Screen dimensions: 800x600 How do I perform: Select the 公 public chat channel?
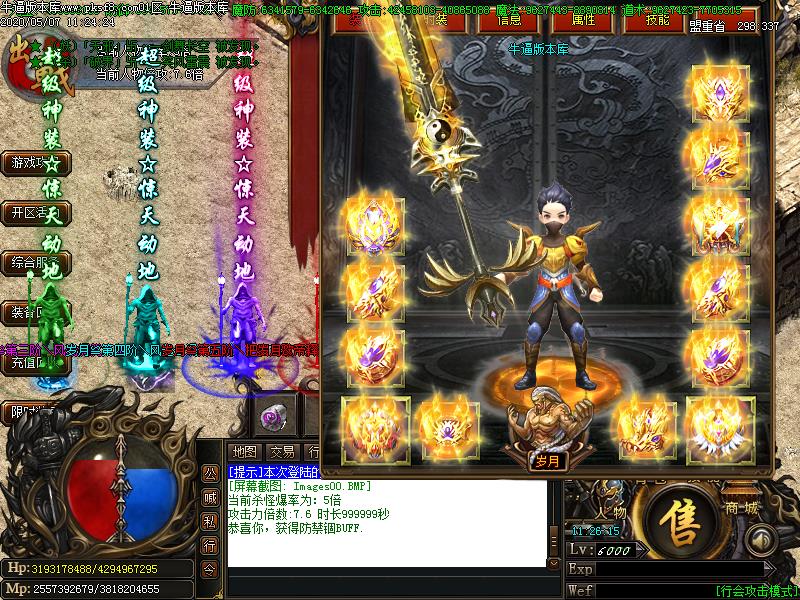pyautogui.click(x=210, y=473)
